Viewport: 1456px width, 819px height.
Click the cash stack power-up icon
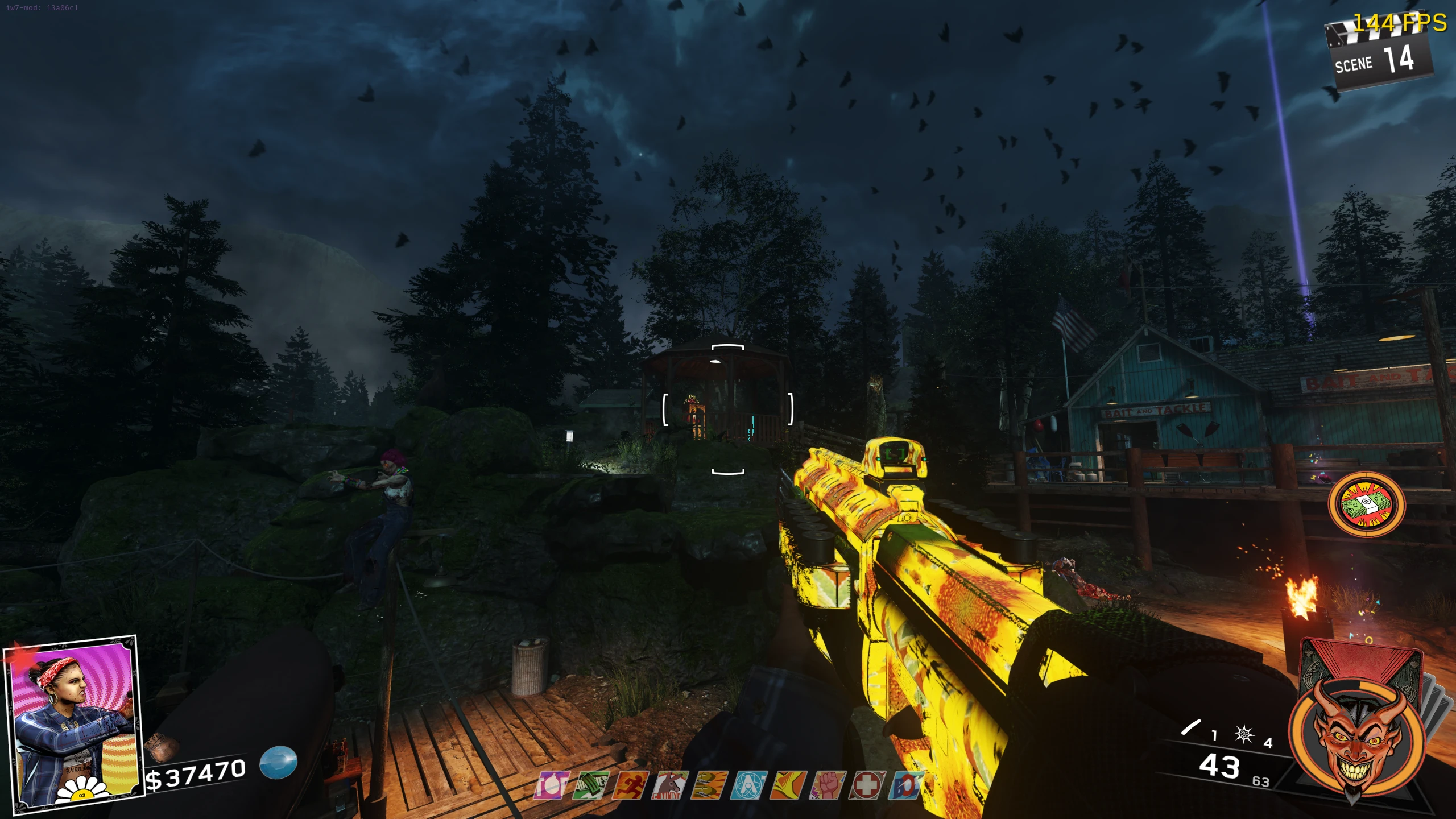1365,504
